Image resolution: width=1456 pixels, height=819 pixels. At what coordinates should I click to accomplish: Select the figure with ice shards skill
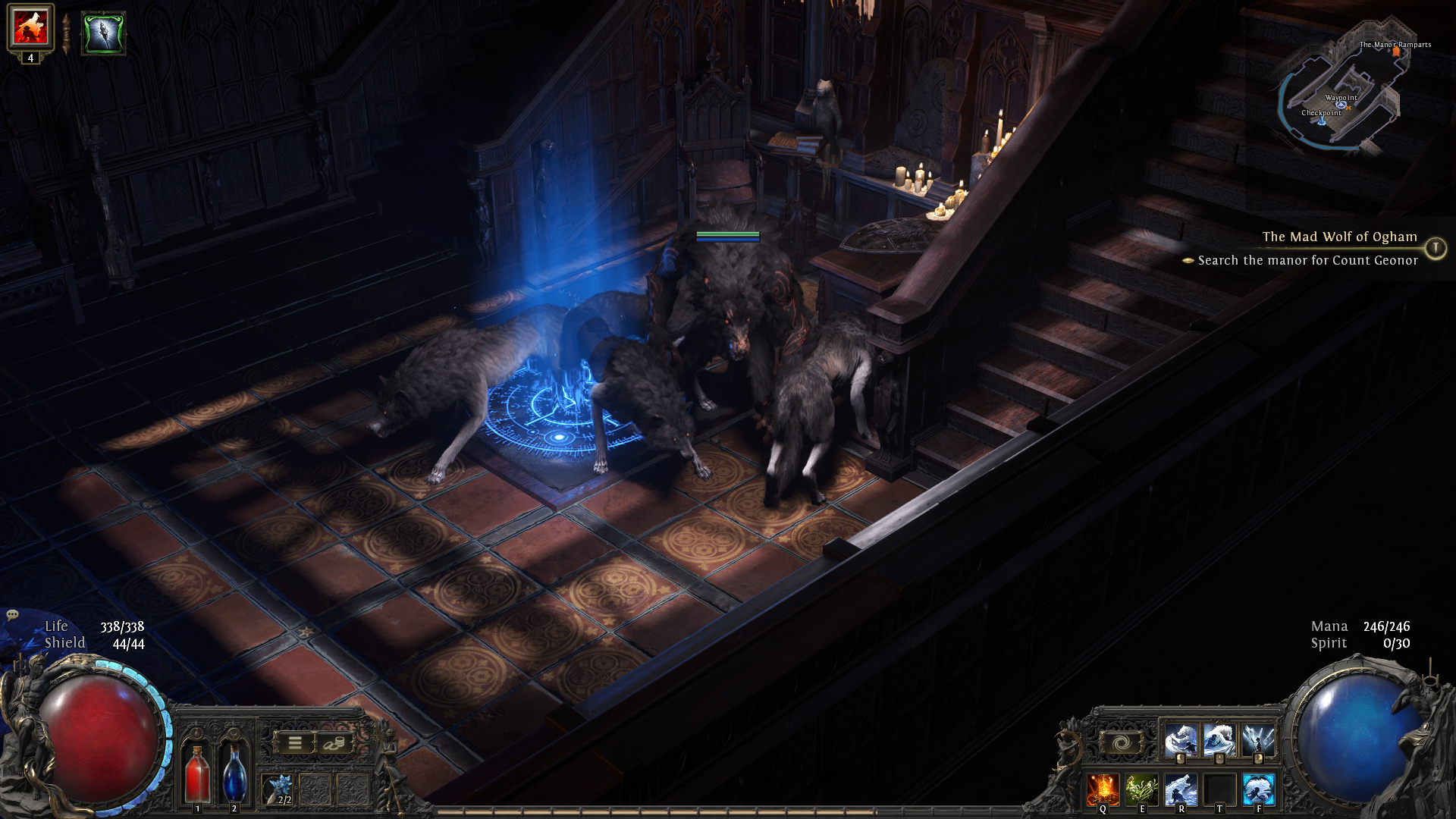pyautogui.click(x=1259, y=739)
